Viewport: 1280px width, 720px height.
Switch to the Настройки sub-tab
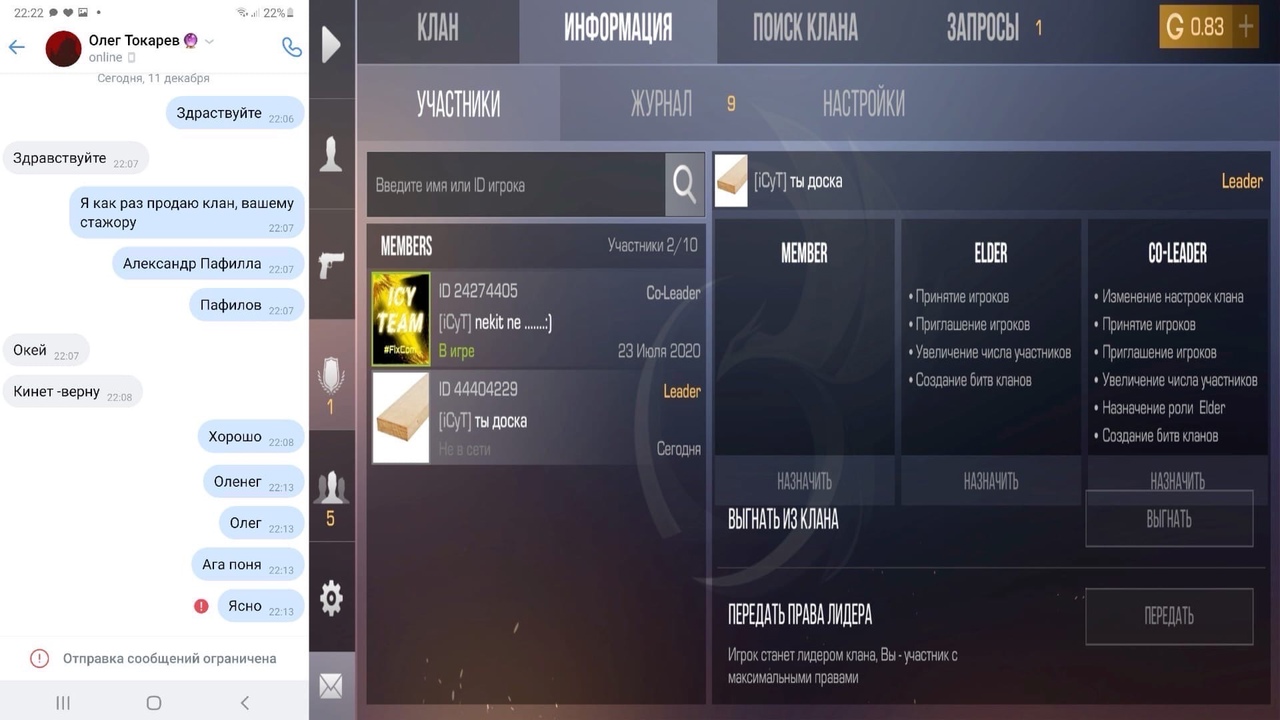[863, 104]
